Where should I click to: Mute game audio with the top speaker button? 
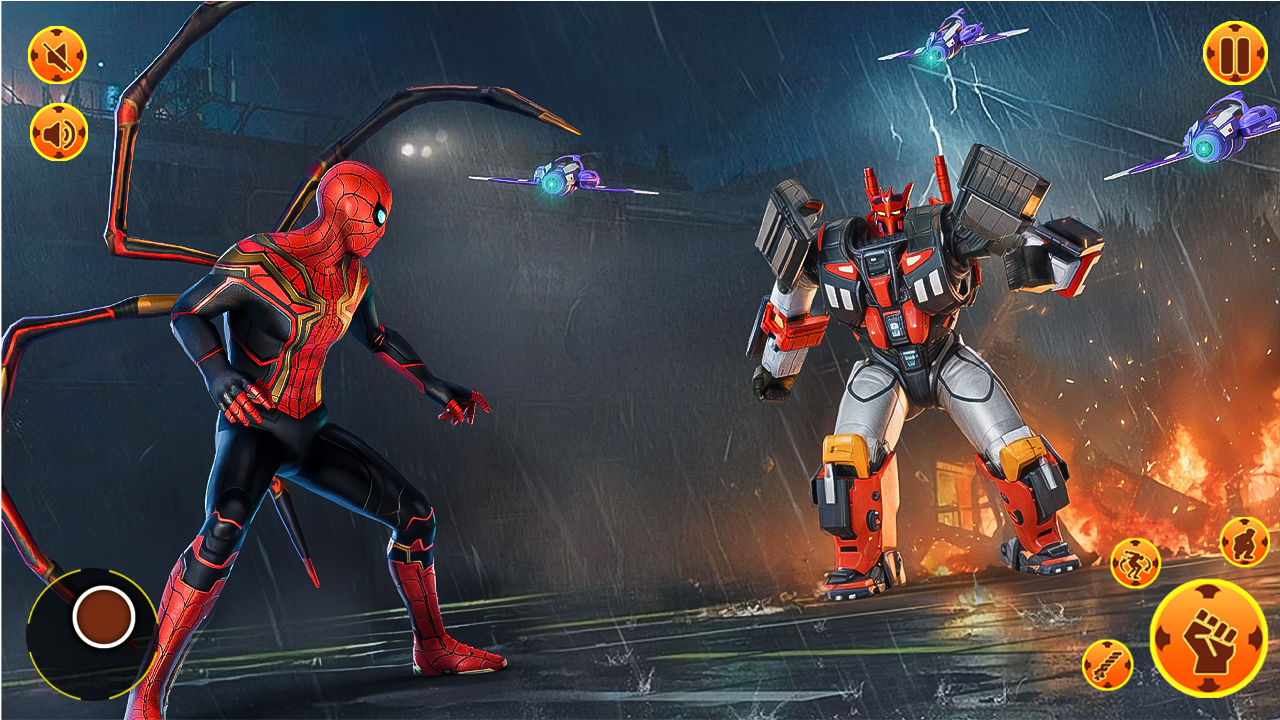57,52
